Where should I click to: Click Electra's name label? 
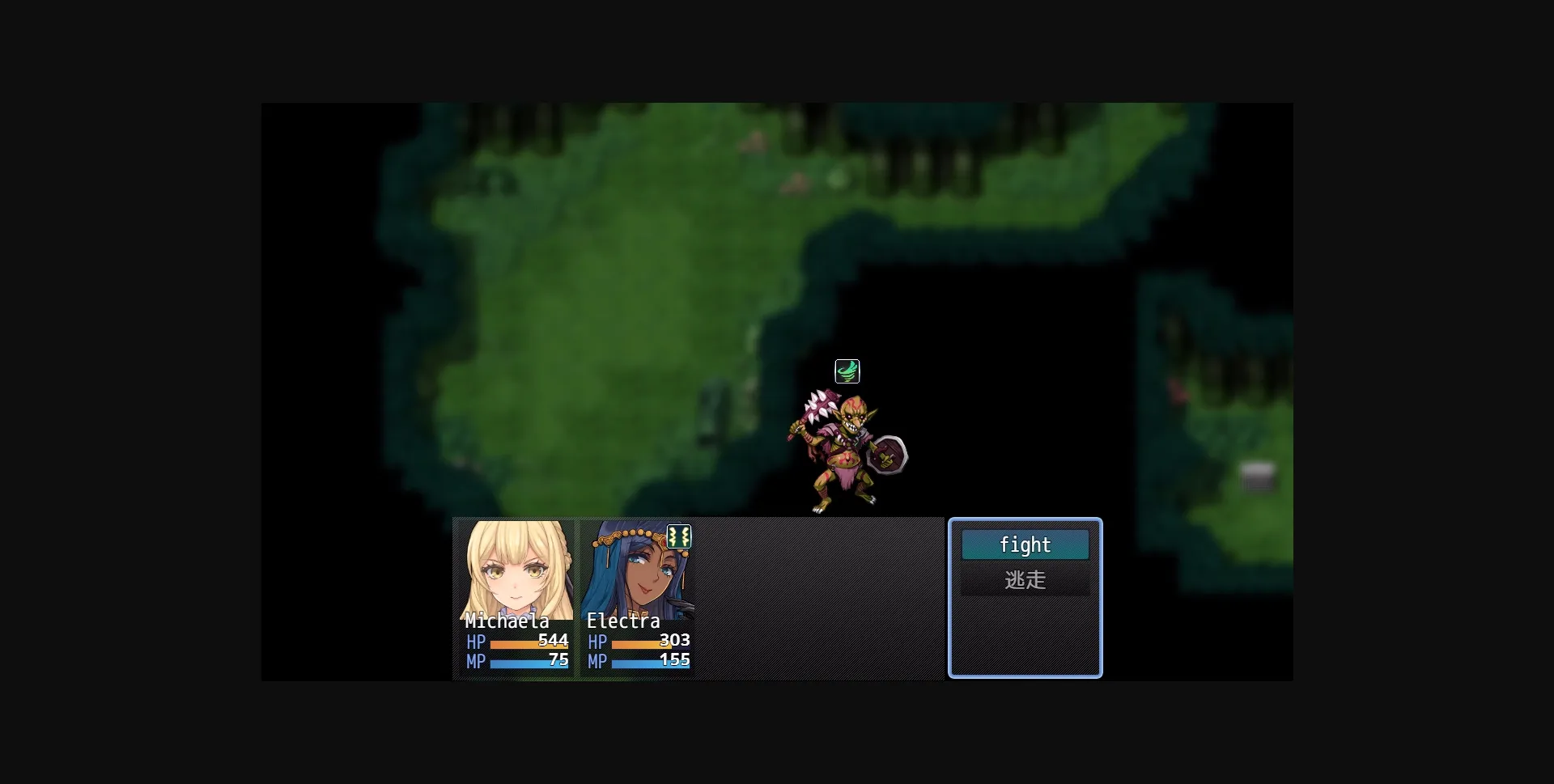pyautogui.click(x=623, y=621)
